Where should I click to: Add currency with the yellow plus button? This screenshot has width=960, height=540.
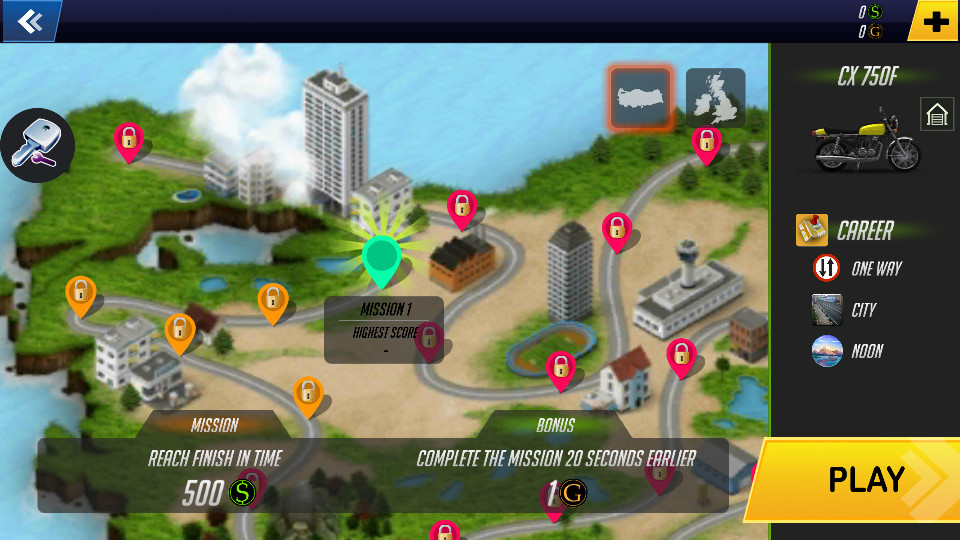click(x=935, y=21)
